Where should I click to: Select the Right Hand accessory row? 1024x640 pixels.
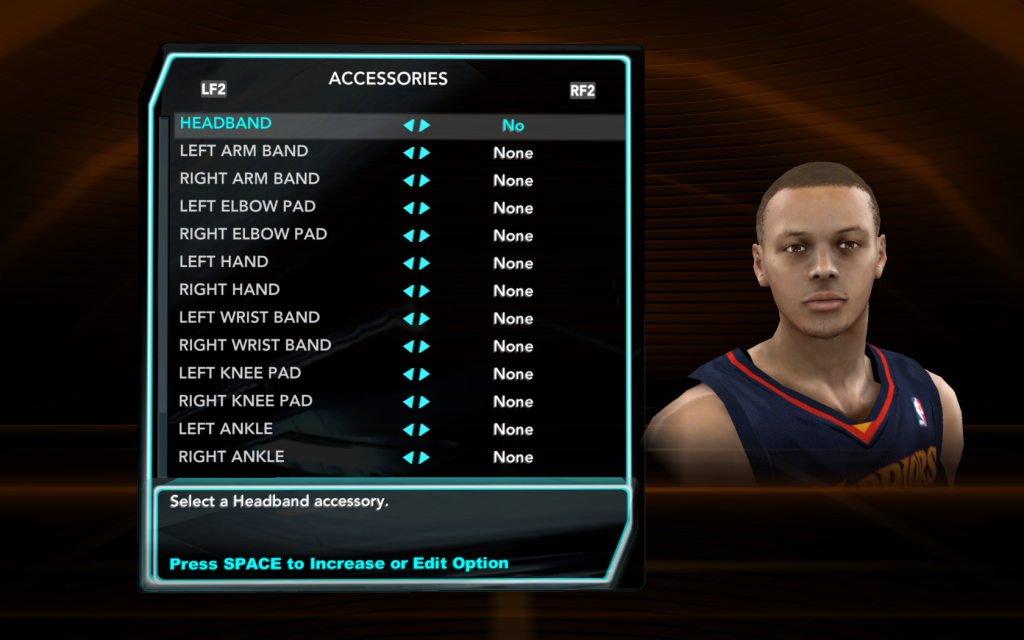coord(229,290)
